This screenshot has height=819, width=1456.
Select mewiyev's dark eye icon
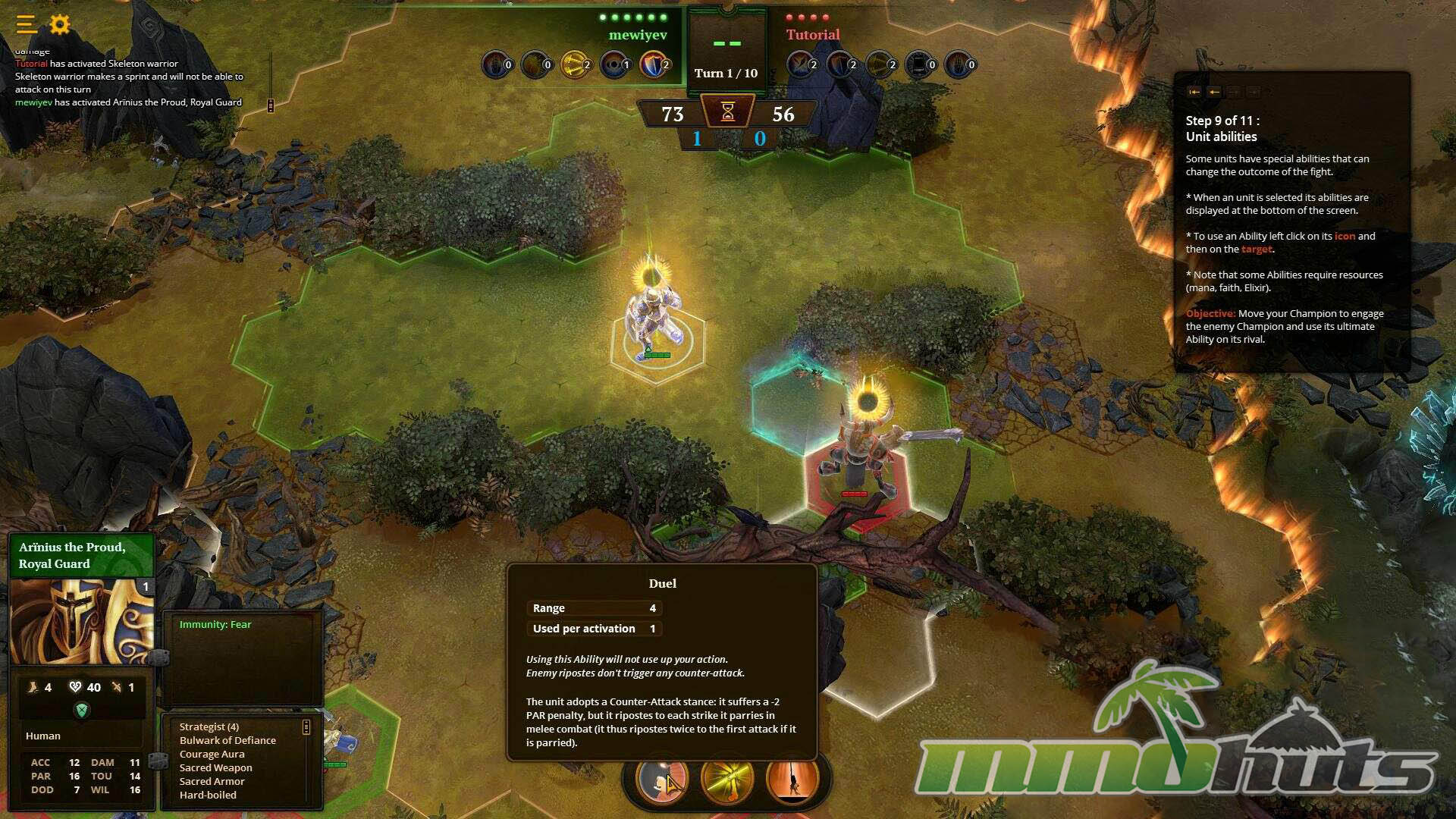click(613, 64)
